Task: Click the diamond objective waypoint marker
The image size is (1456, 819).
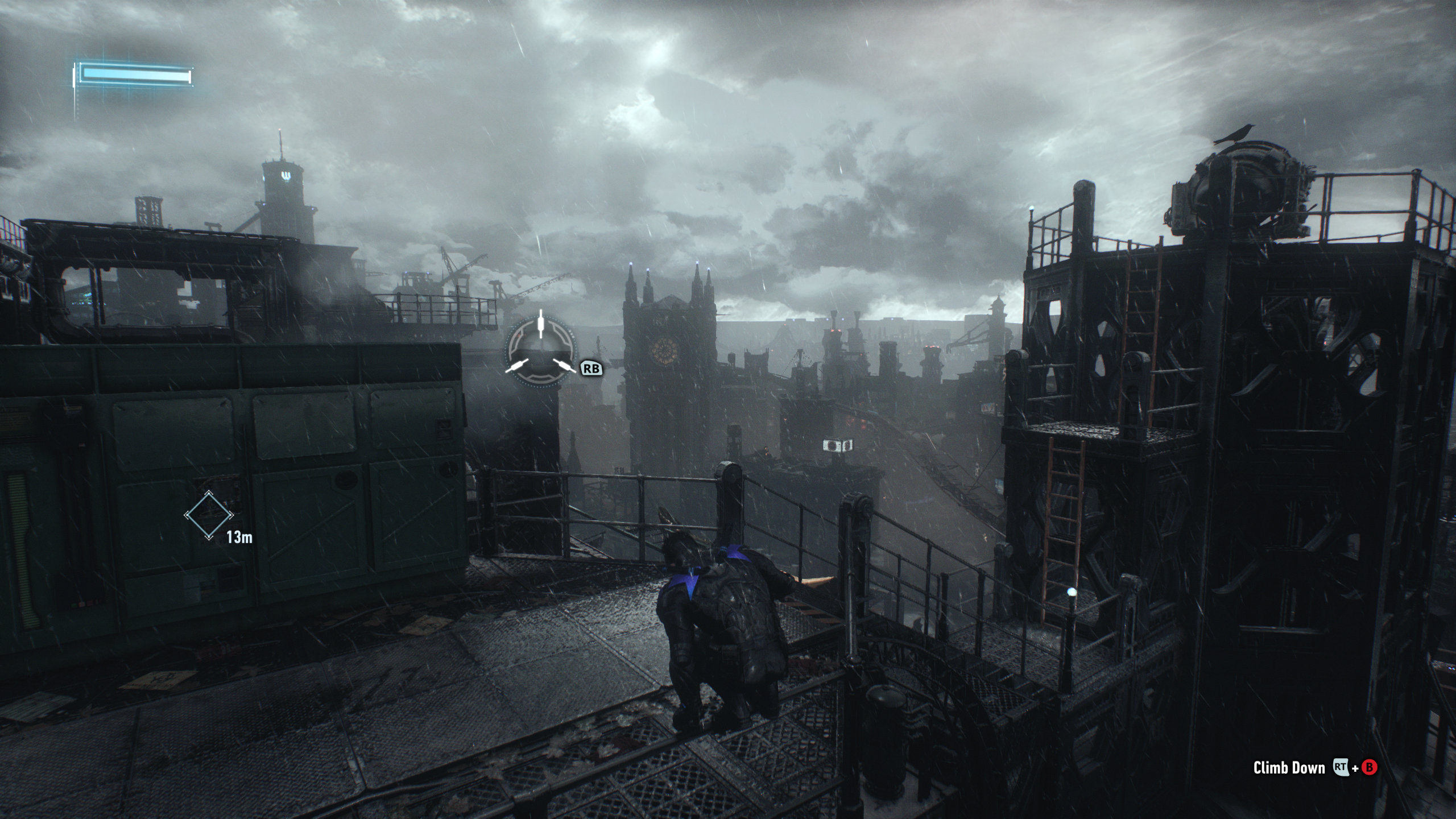Action: [209, 515]
